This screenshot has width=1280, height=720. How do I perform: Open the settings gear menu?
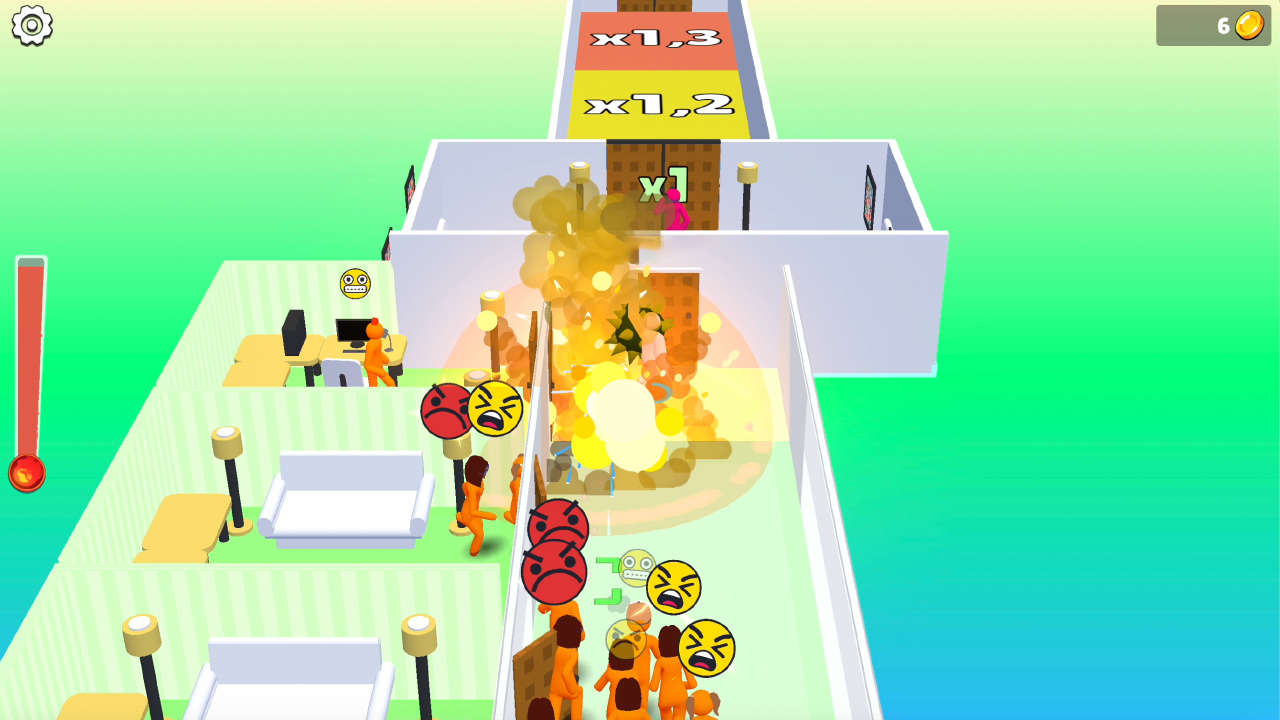[33, 25]
